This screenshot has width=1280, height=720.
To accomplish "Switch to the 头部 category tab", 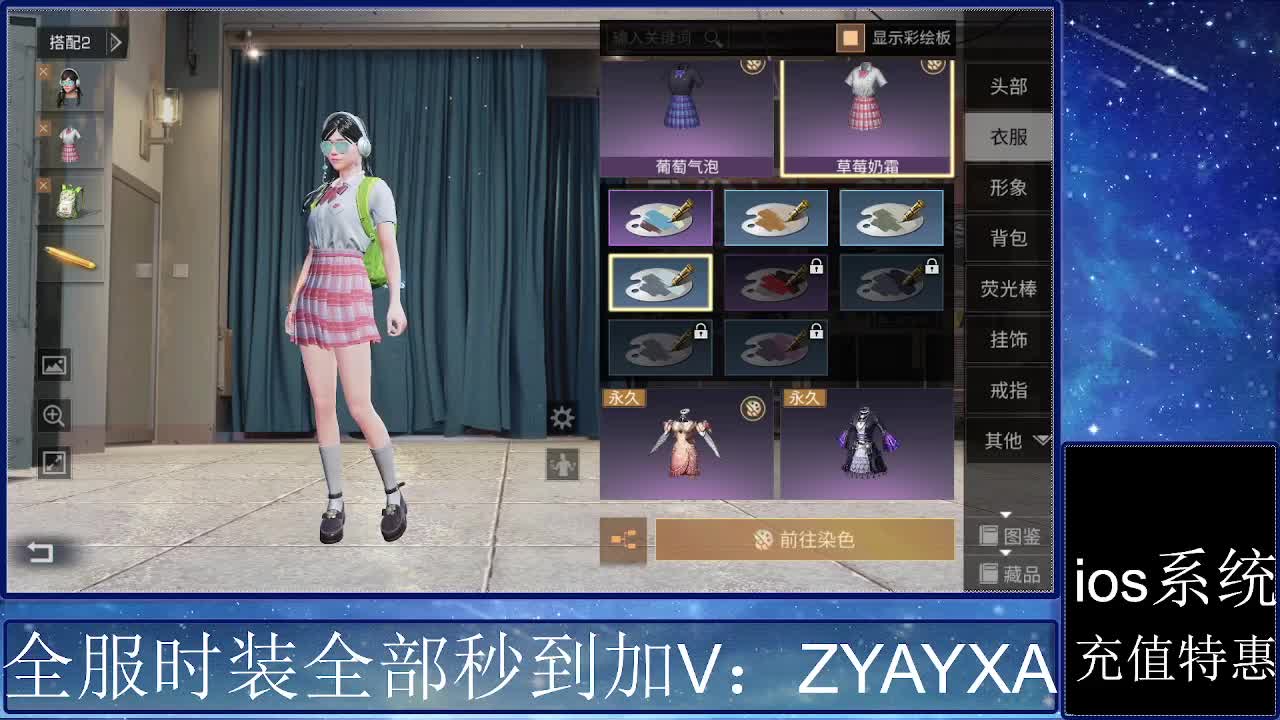I will 1007,86.
